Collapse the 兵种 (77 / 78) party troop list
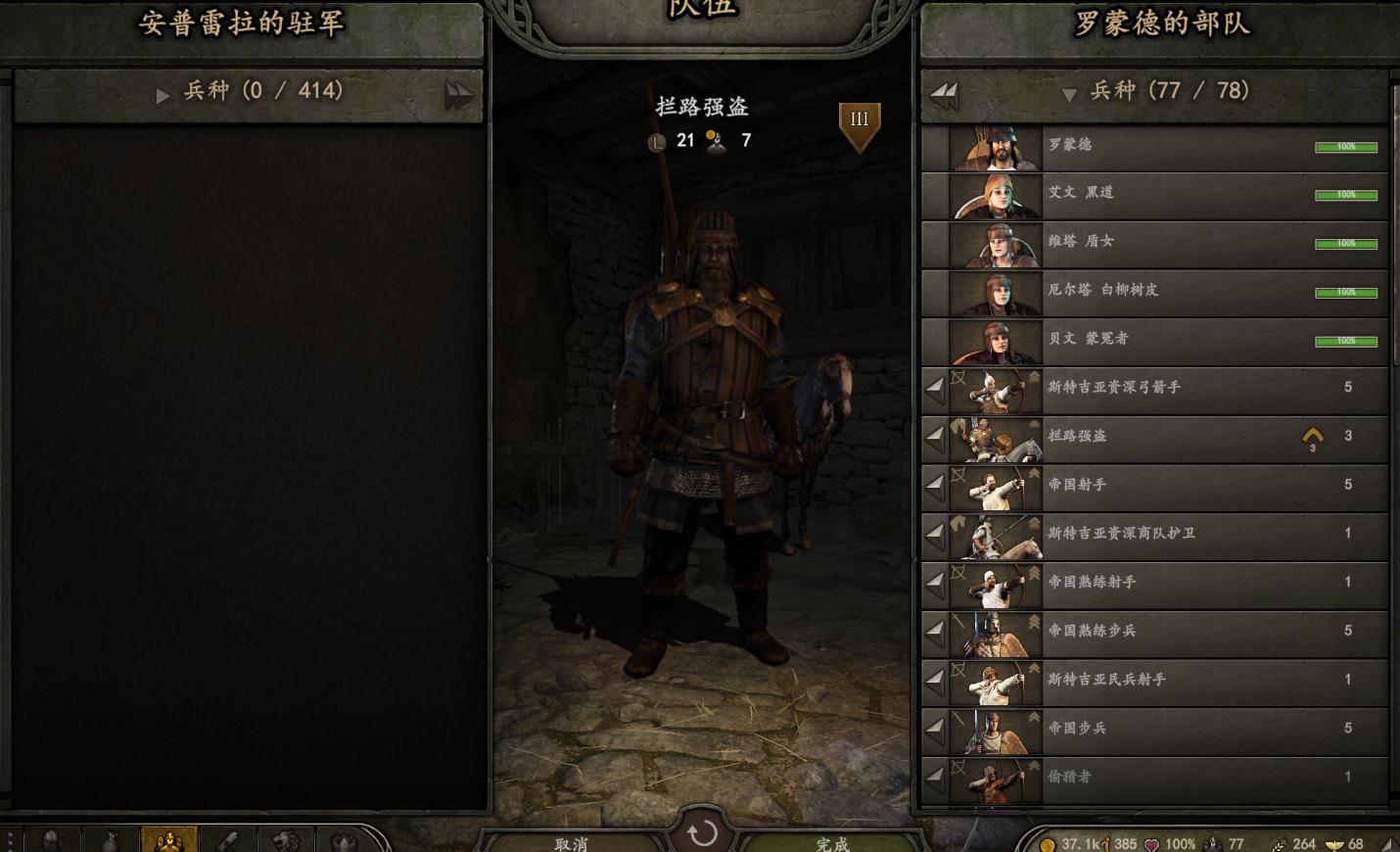 coord(1069,94)
